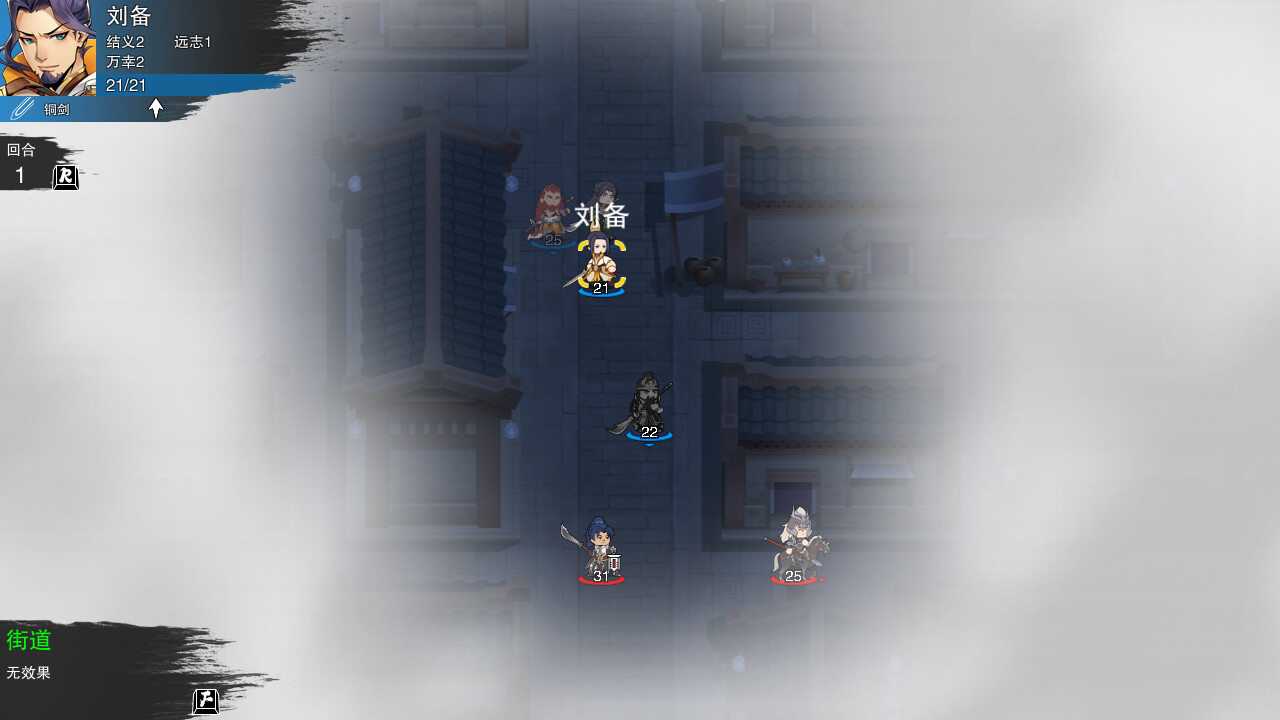Click the F key shortcut icon at bottom
Viewport: 1280px width, 720px height.
[x=205, y=700]
